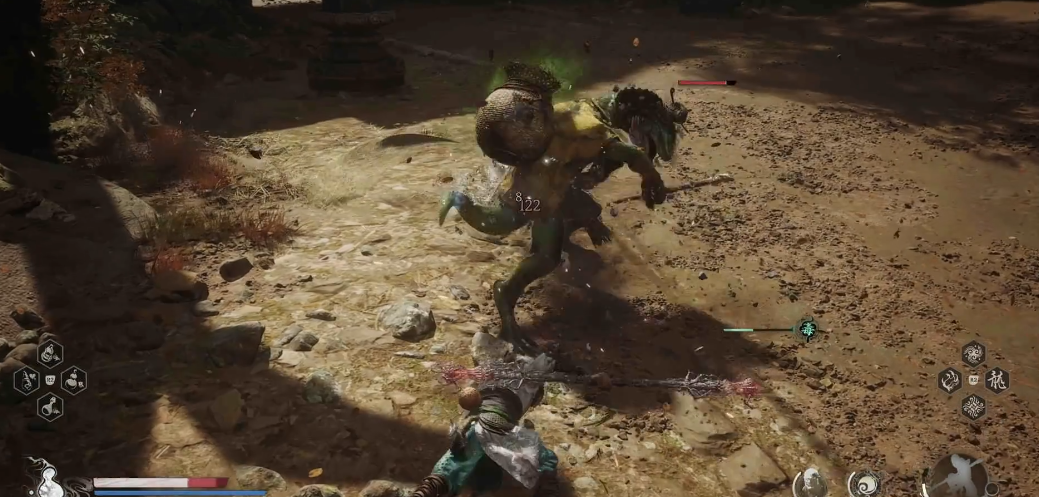Viewport: 1039px width, 497px height.
Task: Activate the wispy flame spell icon
Action: coord(949,380)
